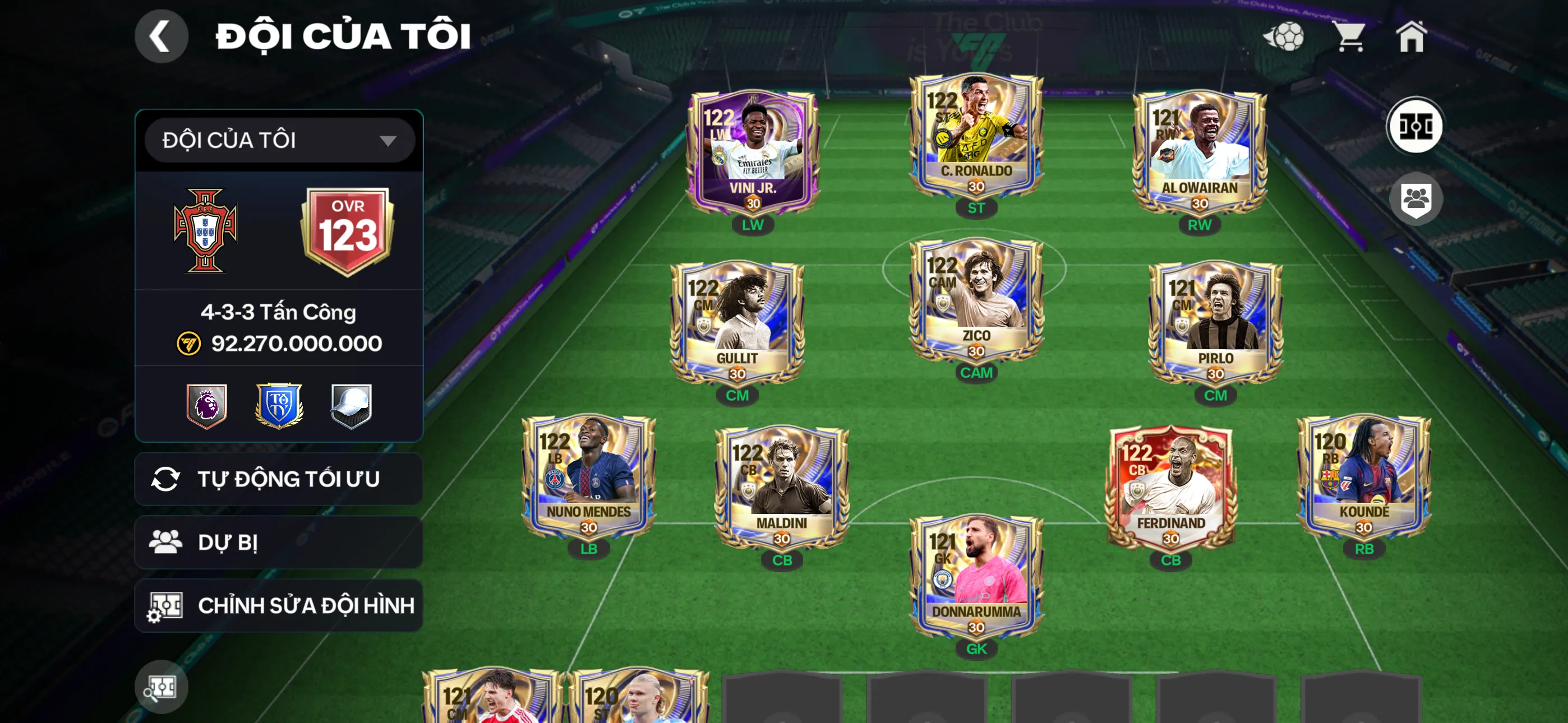The width and height of the screenshot is (1568, 723).
Task: Select the C. Ronaldo striker card
Action: coord(976,137)
